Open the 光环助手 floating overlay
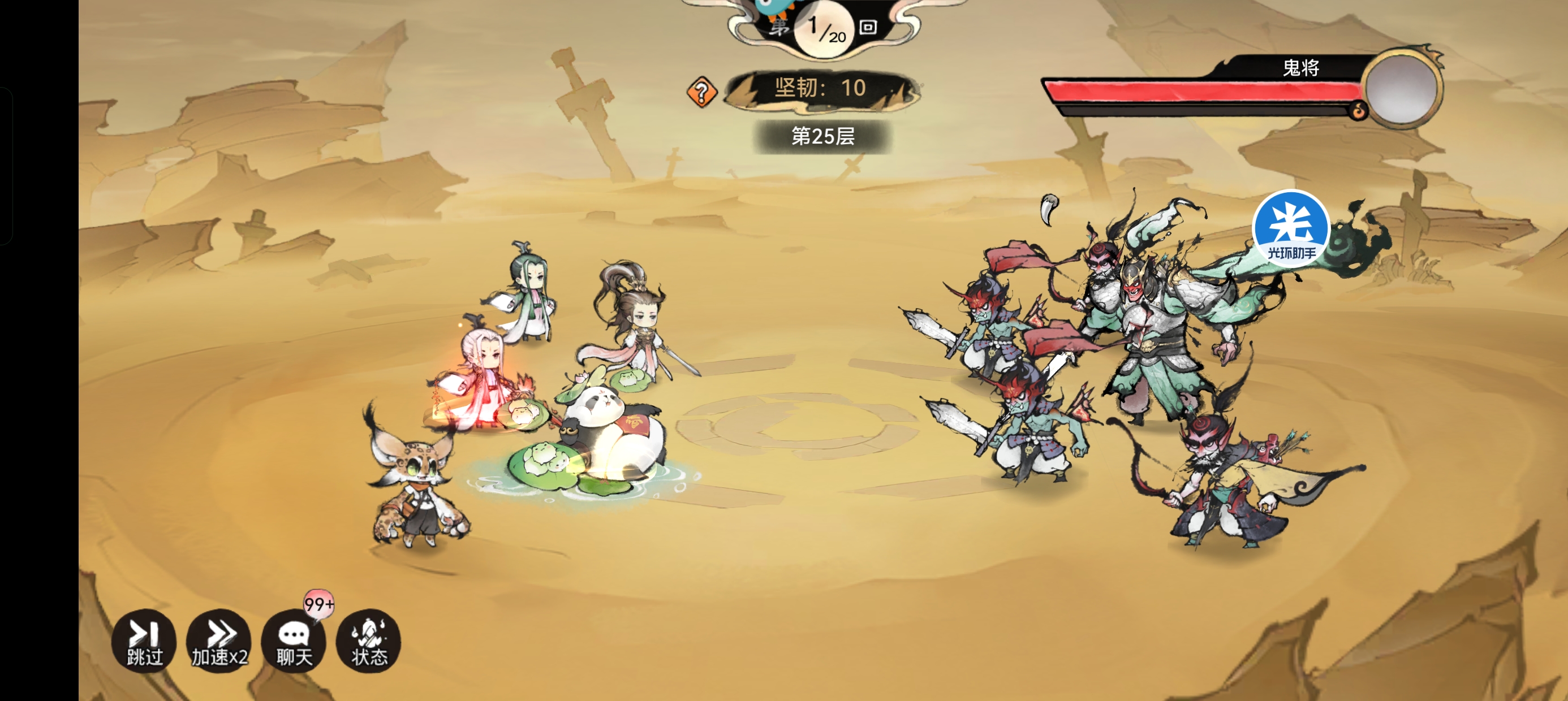 [1290, 228]
